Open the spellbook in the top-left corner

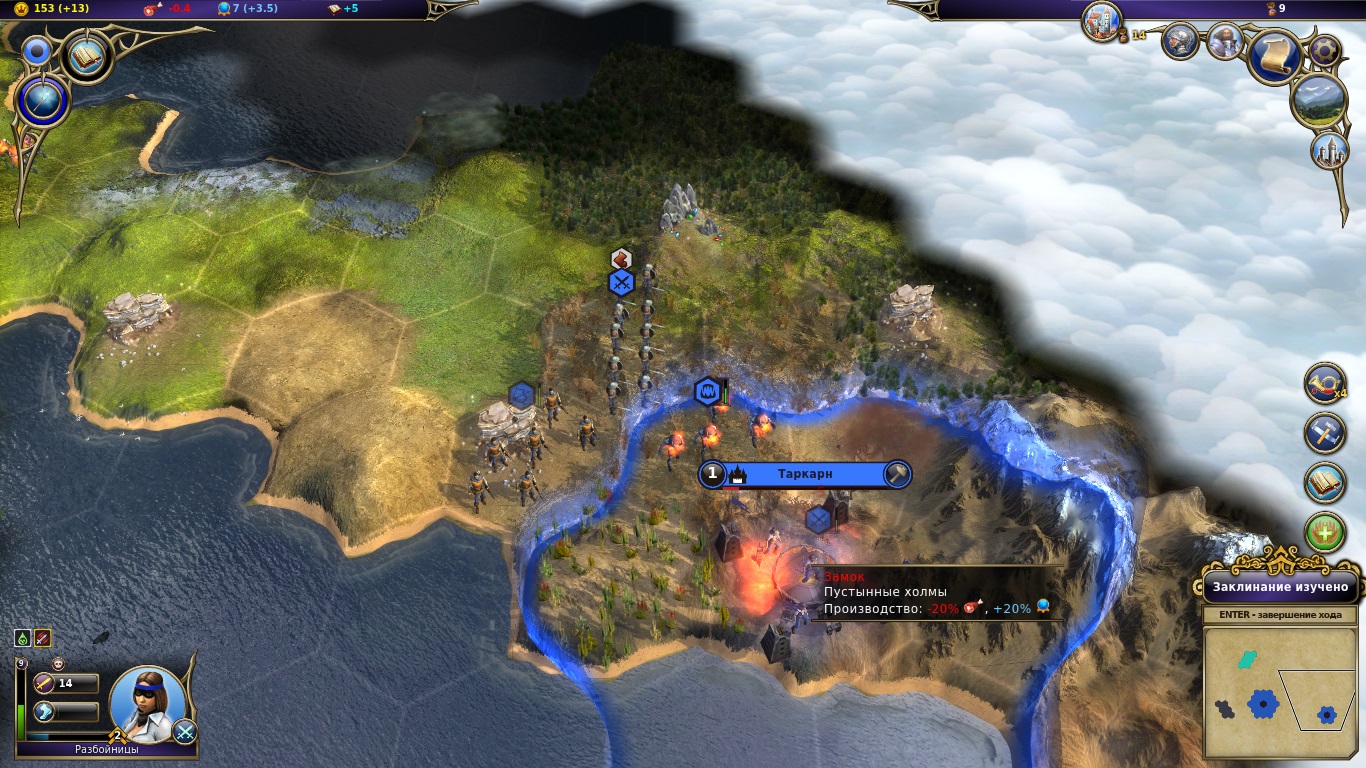pos(86,57)
